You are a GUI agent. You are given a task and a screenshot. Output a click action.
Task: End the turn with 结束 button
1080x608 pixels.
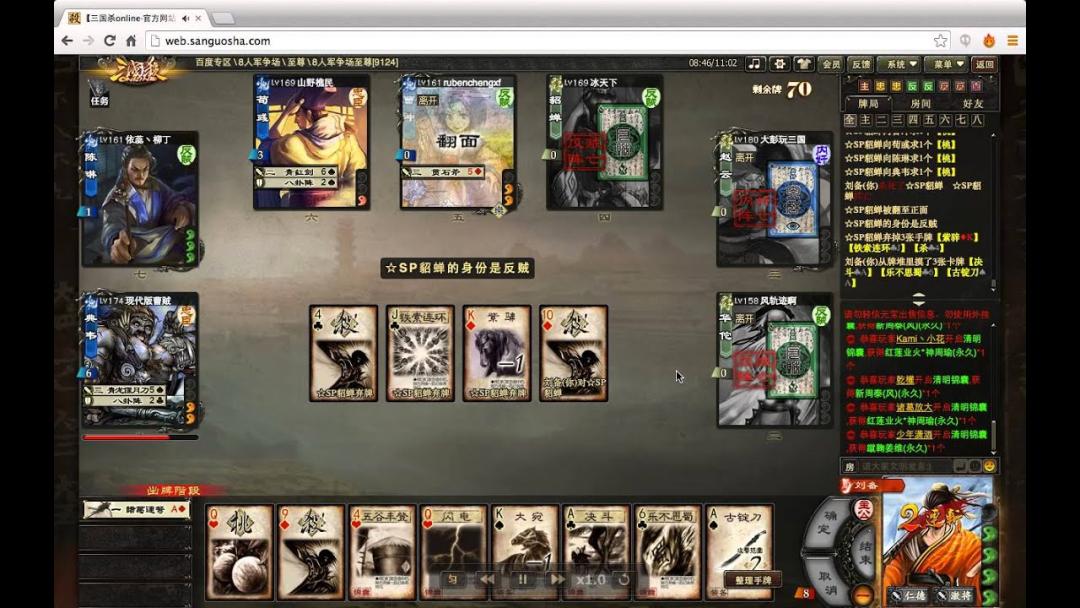[x=863, y=550]
